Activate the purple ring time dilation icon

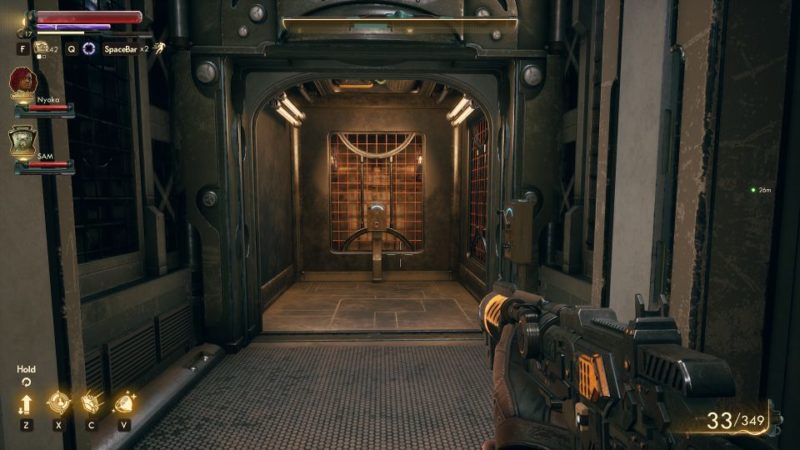pos(89,48)
